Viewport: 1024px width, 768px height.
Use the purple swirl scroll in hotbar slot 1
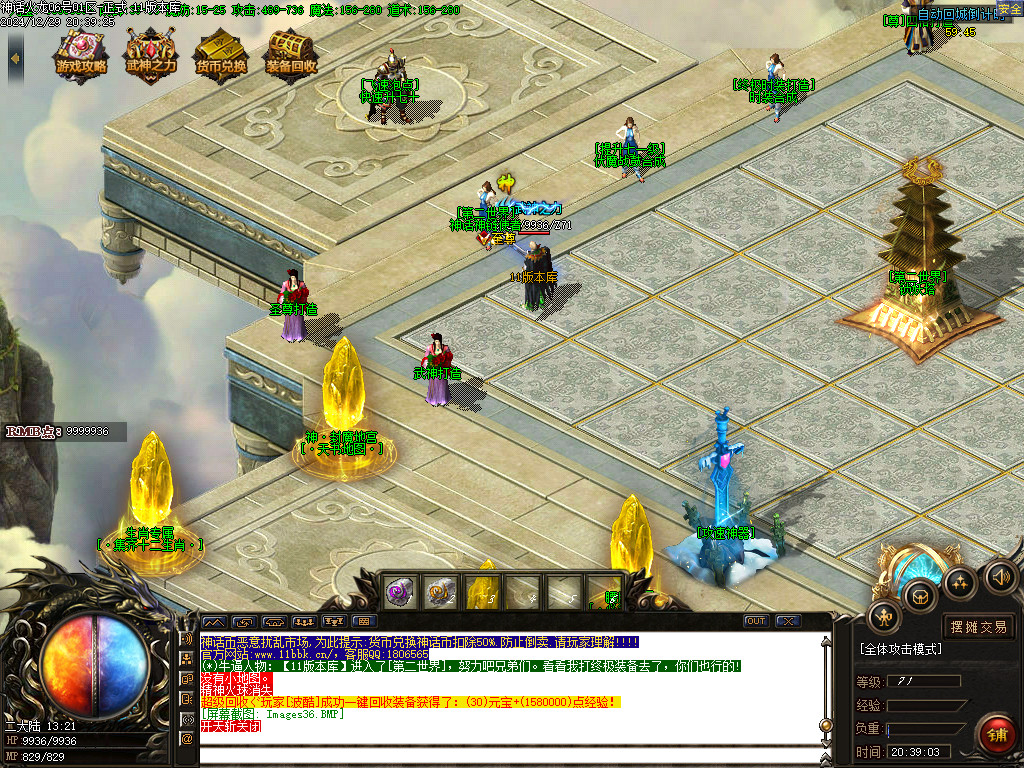(x=399, y=592)
